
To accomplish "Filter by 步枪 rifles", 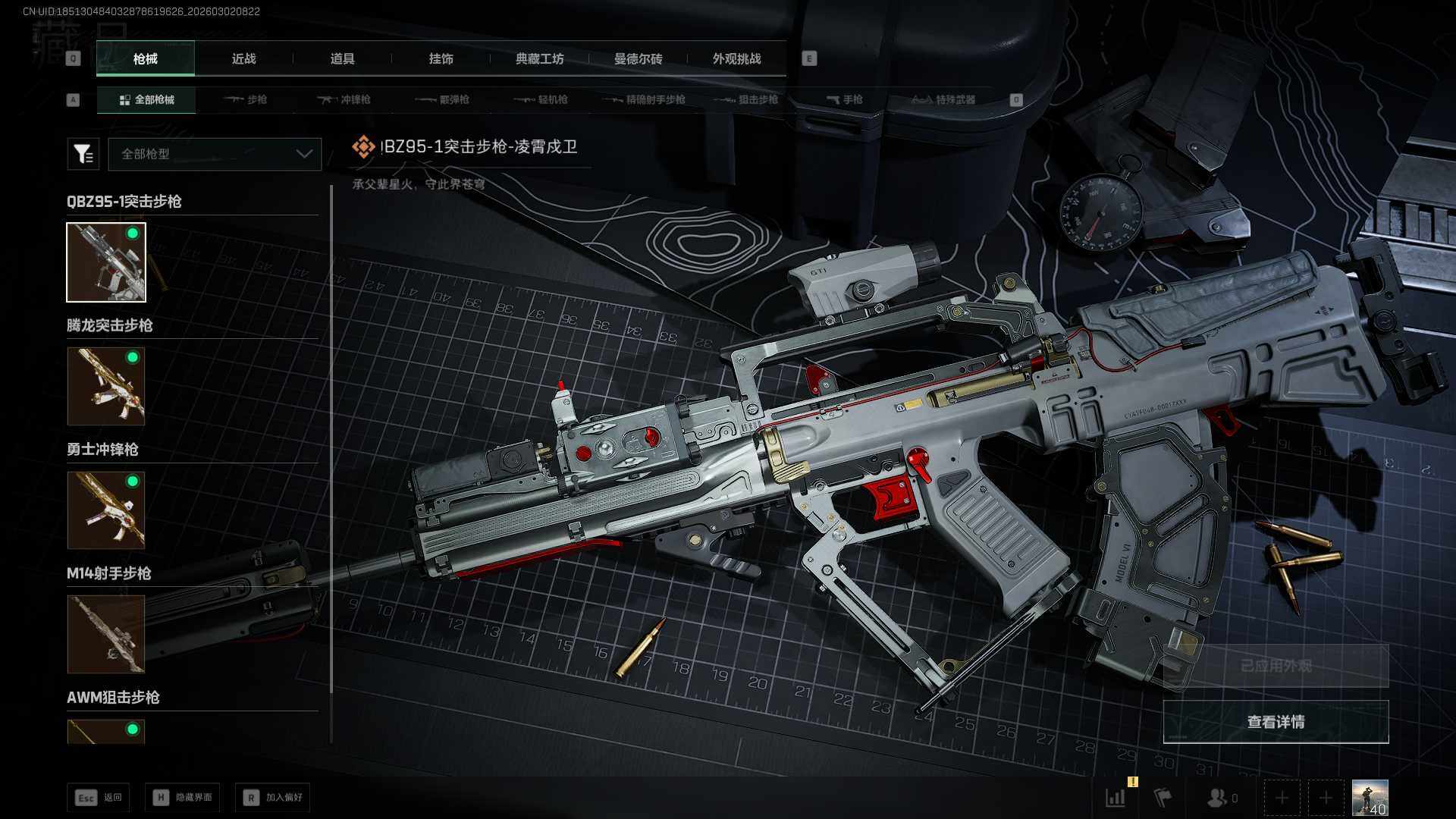I will (246, 99).
